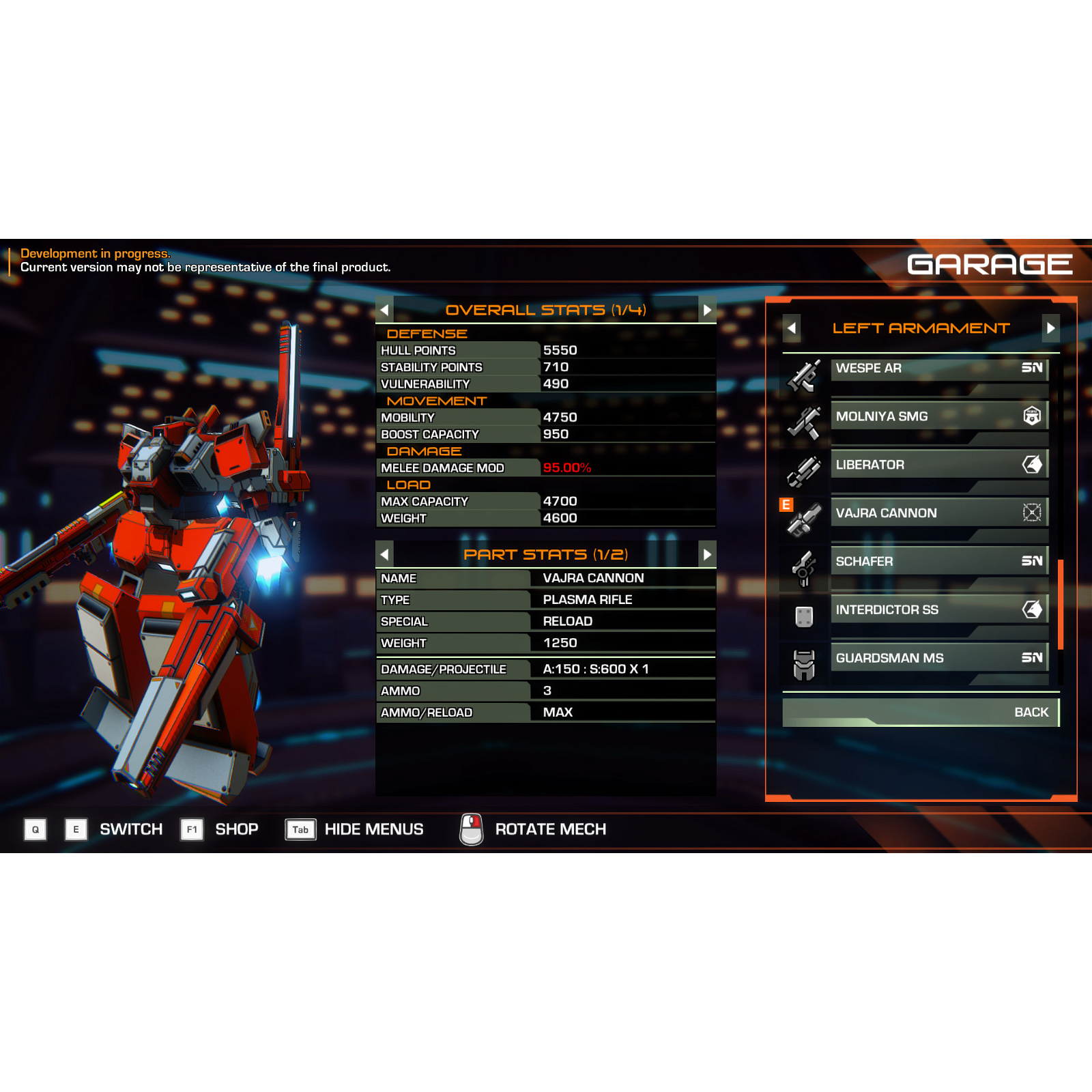Toggle the E keybind slot on Vajra Cannon

786,505
